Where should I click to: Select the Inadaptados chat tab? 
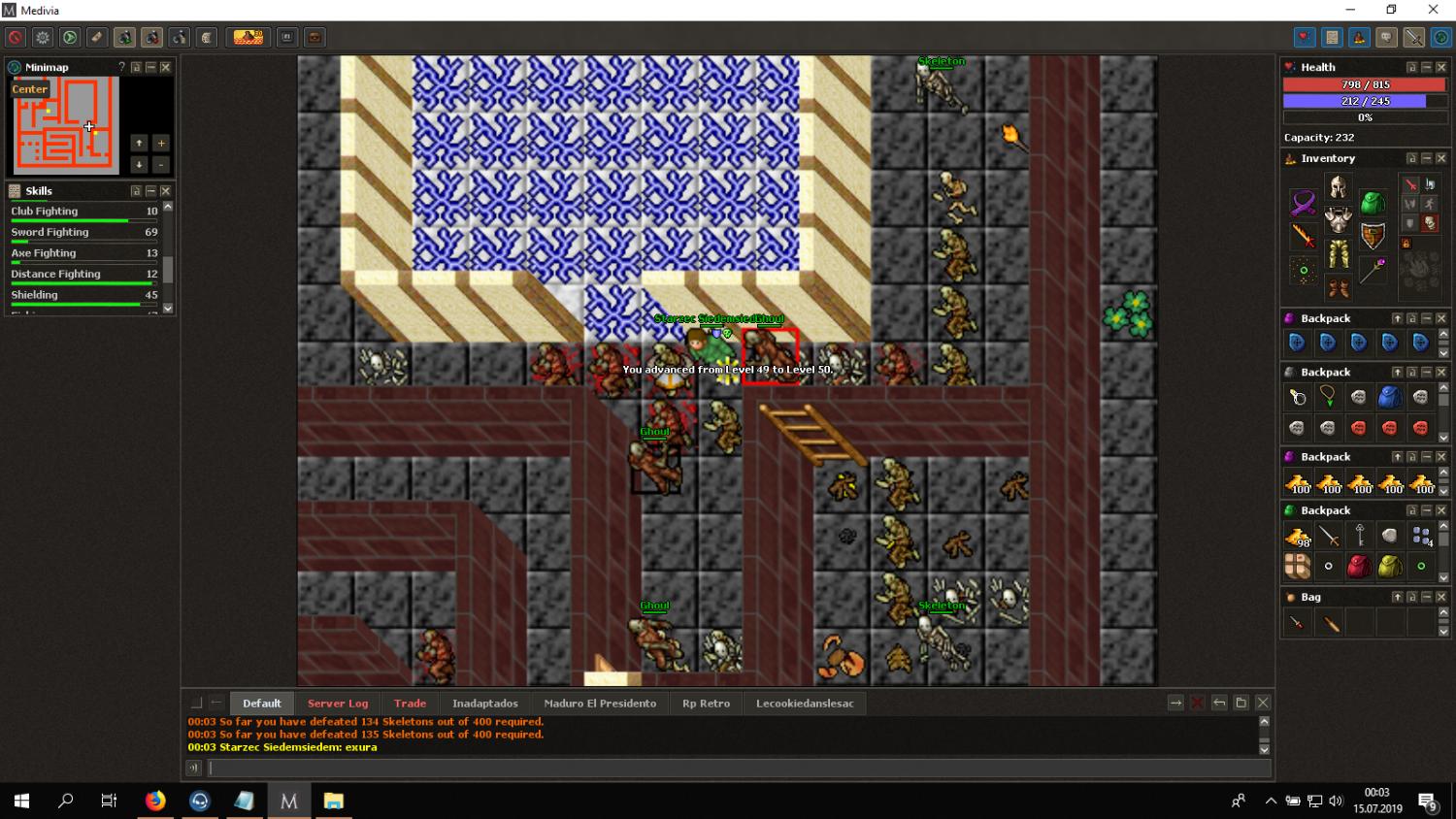[x=484, y=704]
